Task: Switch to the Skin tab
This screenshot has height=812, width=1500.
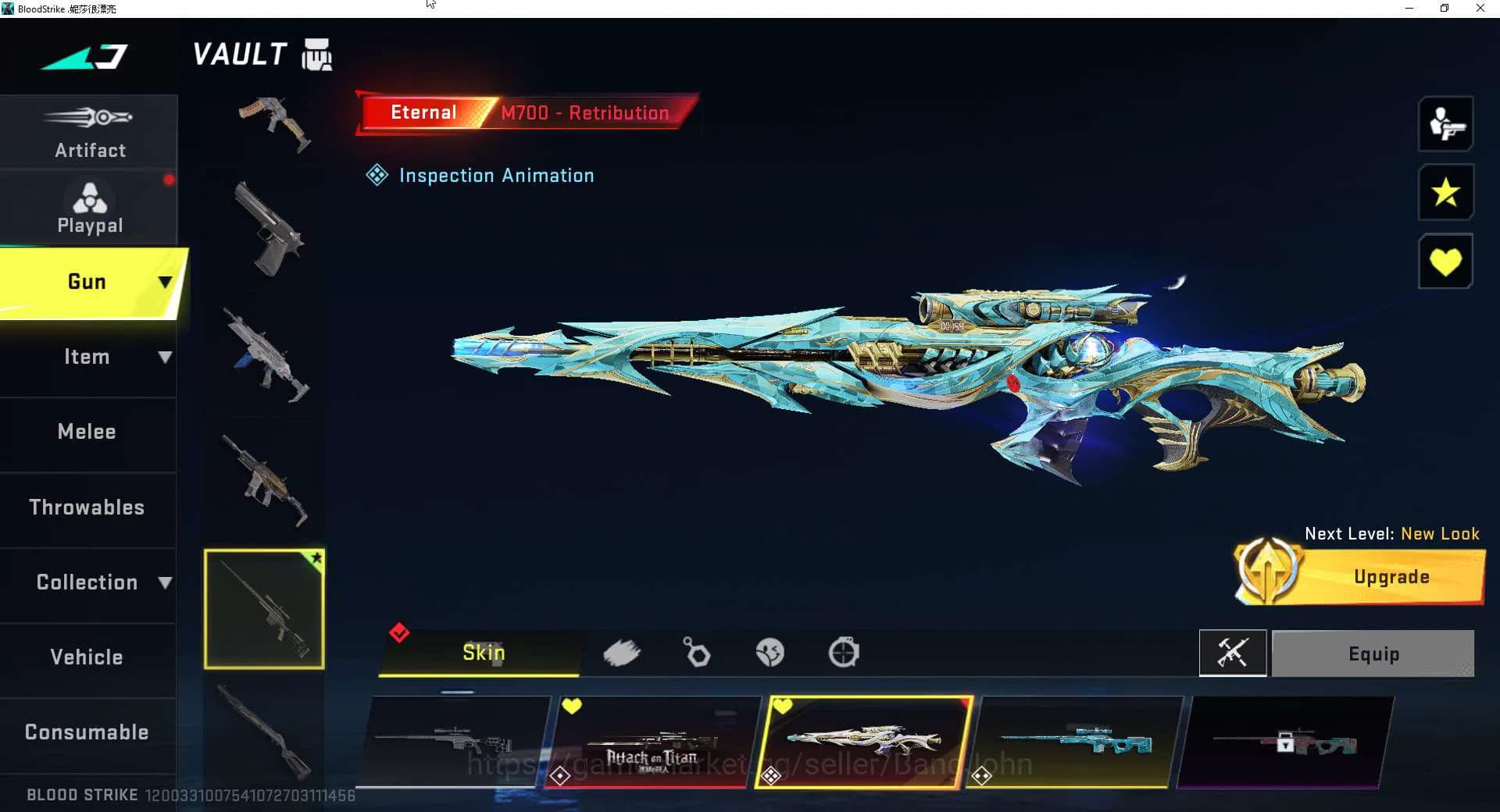Action: [x=483, y=653]
